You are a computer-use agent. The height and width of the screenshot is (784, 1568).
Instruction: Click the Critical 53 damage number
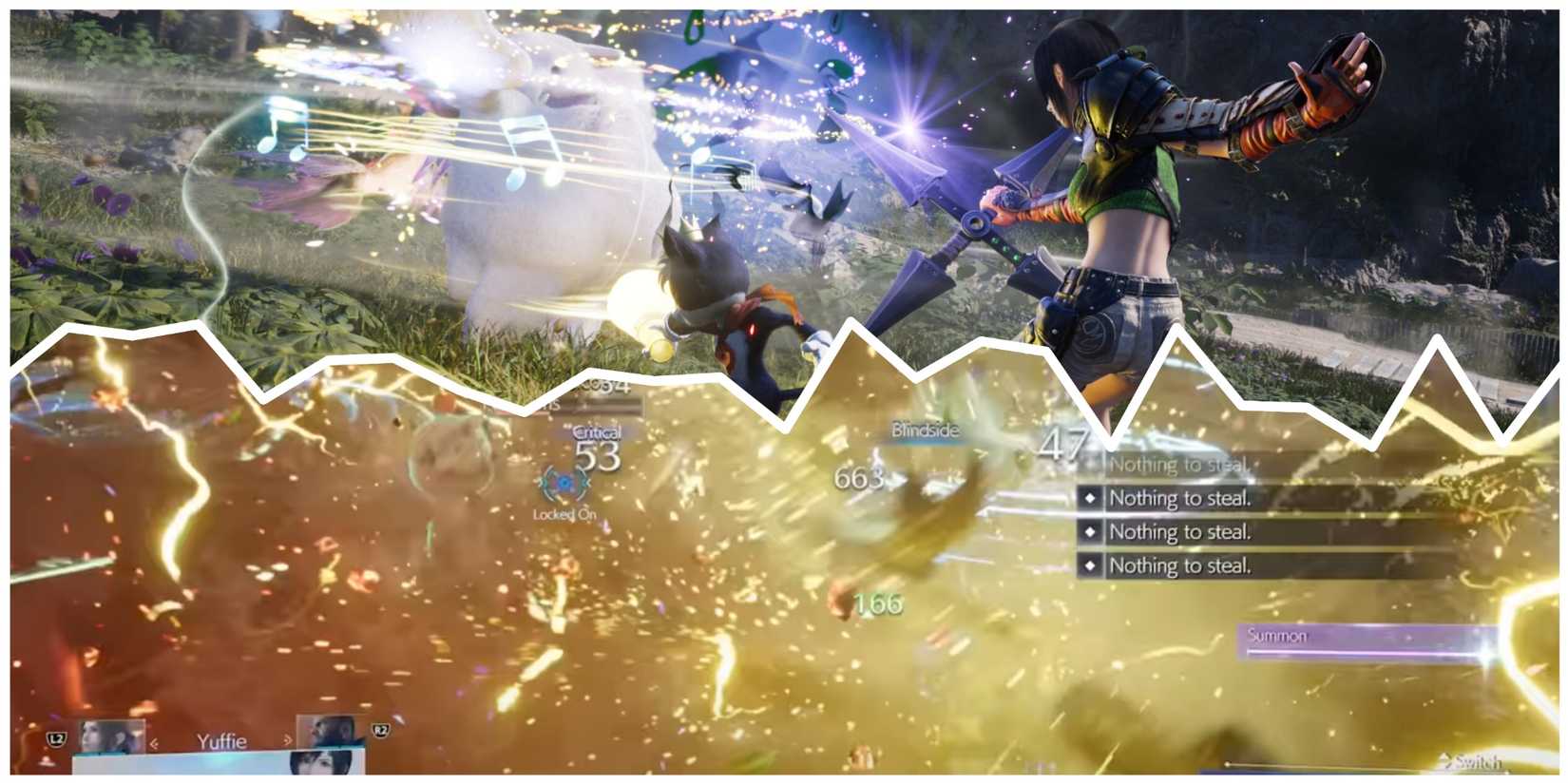599,457
